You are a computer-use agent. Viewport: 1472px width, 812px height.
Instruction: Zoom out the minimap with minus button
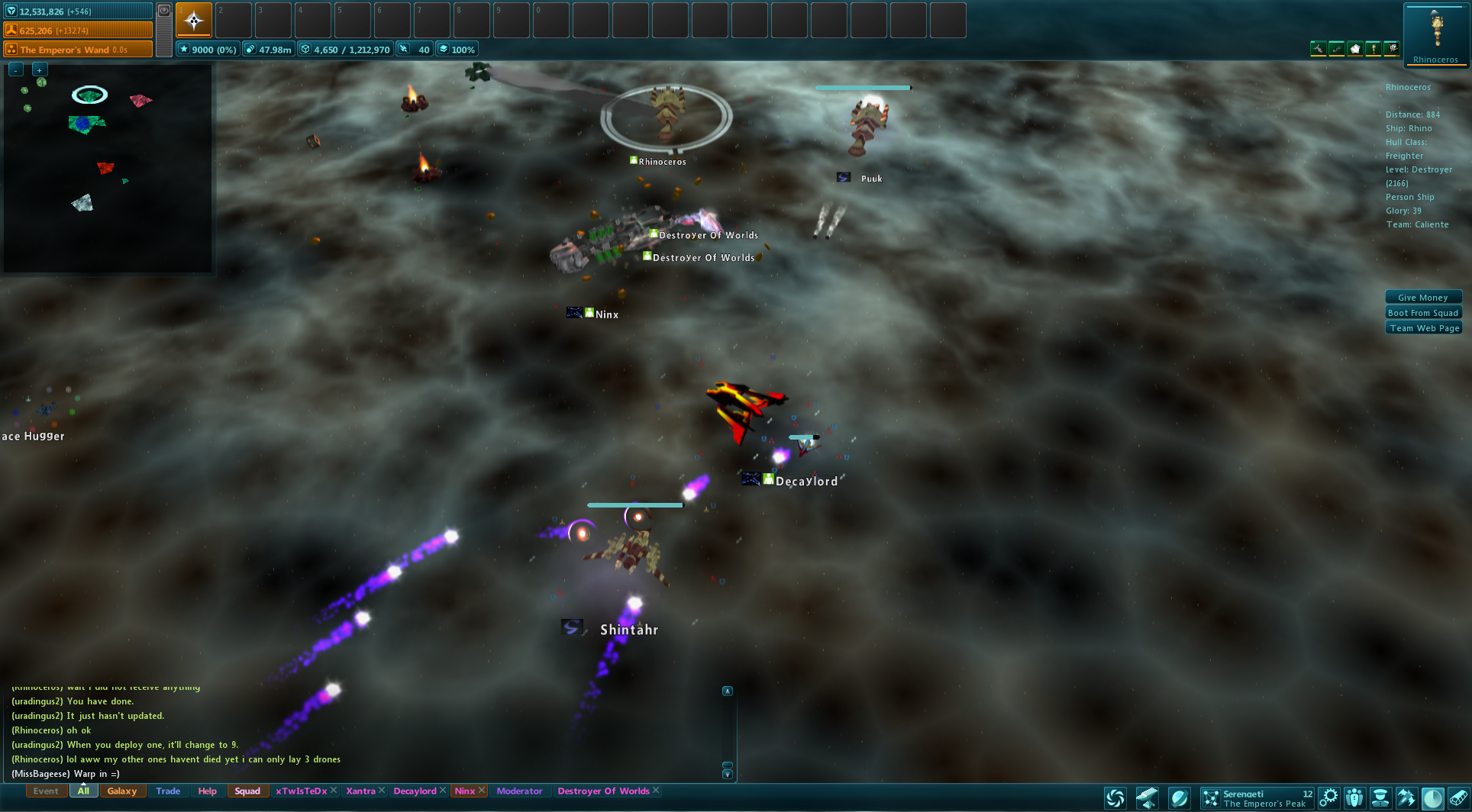pyautogui.click(x=16, y=69)
